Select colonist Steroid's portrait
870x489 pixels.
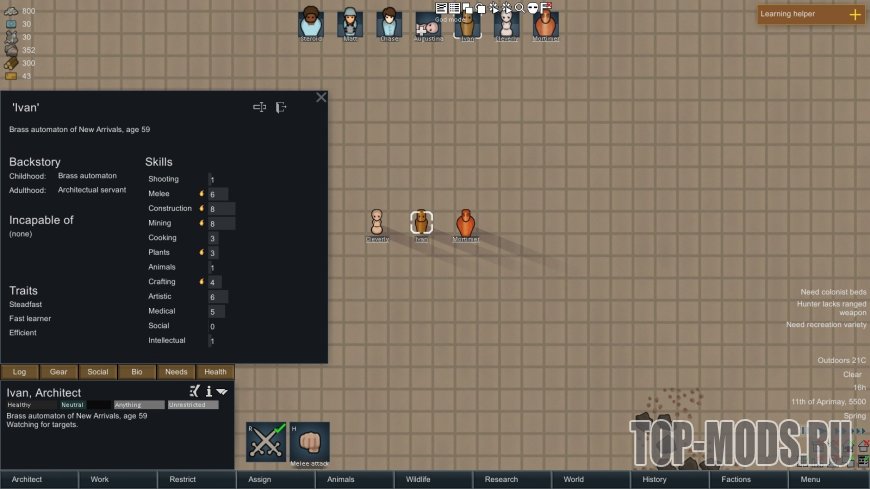[x=312, y=23]
